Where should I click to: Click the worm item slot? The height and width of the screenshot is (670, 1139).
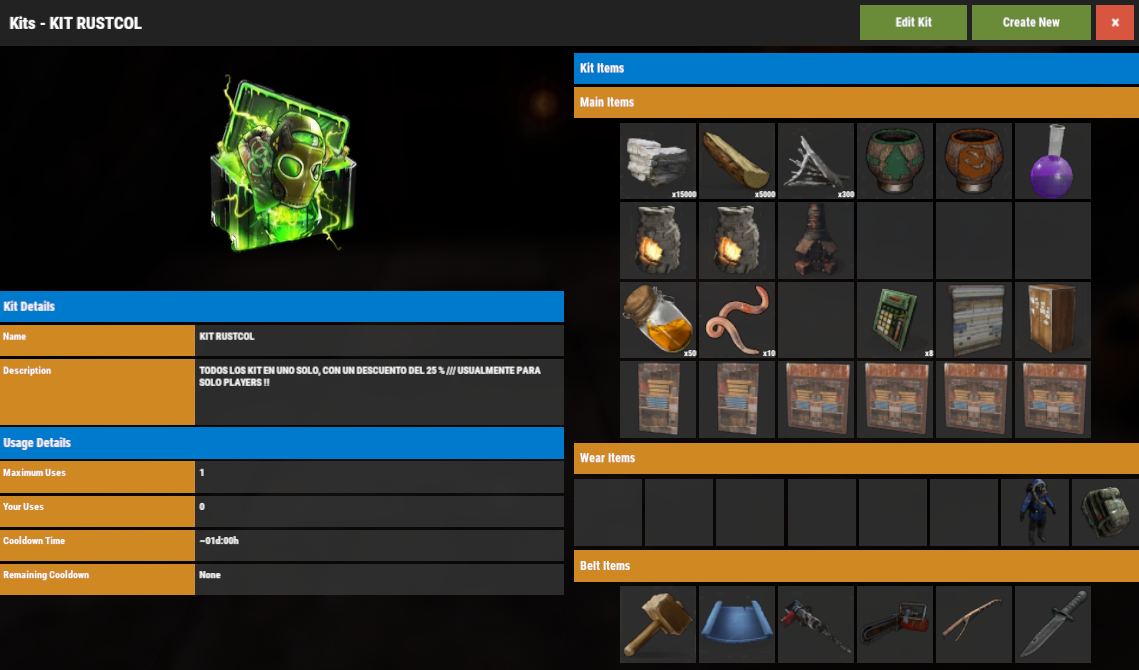click(x=737, y=320)
